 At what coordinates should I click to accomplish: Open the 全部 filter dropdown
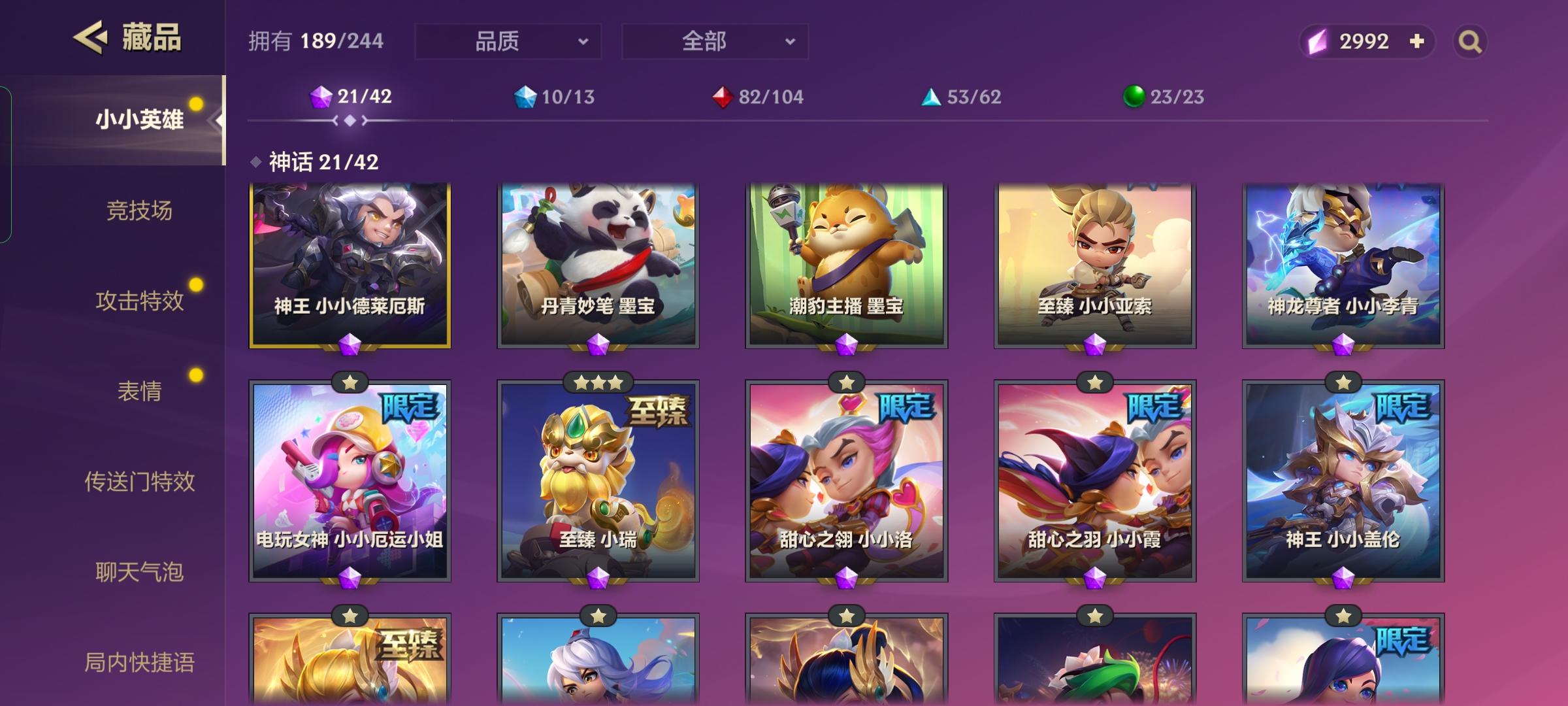714,41
